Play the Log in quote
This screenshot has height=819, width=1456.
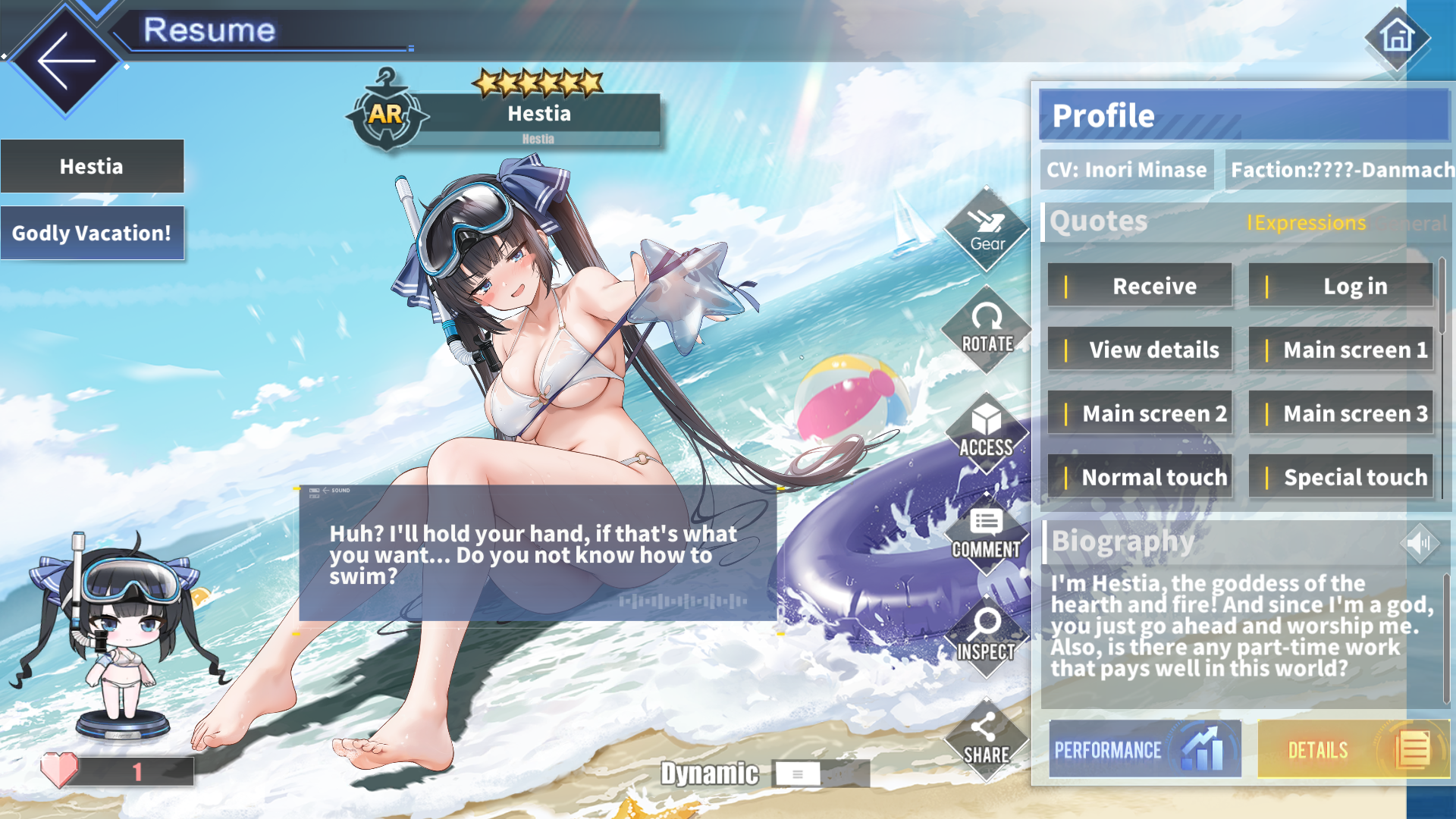click(x=1341, y=286)
